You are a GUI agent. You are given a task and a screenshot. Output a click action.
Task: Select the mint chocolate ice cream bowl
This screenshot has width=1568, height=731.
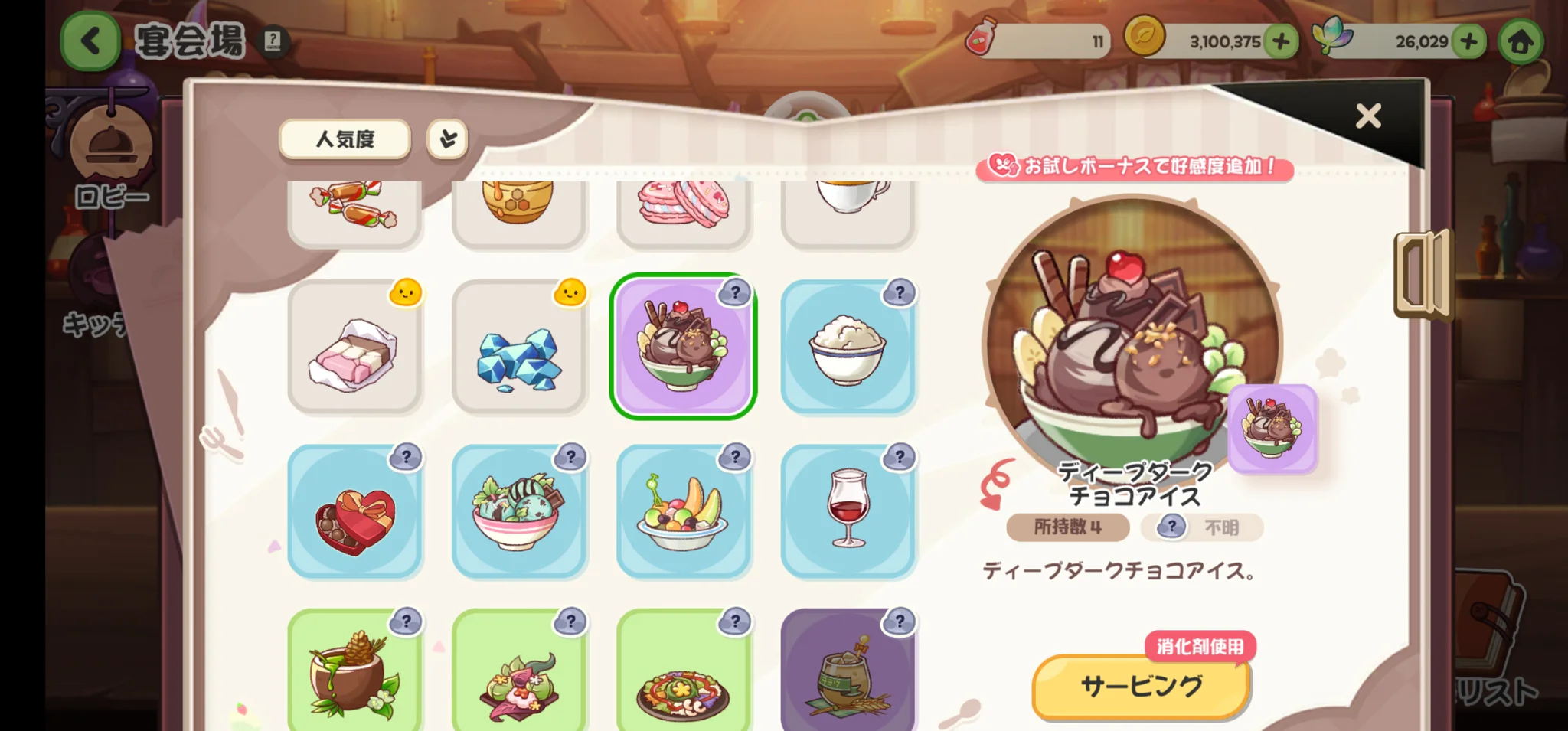pyautogui.click(x=519, y=511)
